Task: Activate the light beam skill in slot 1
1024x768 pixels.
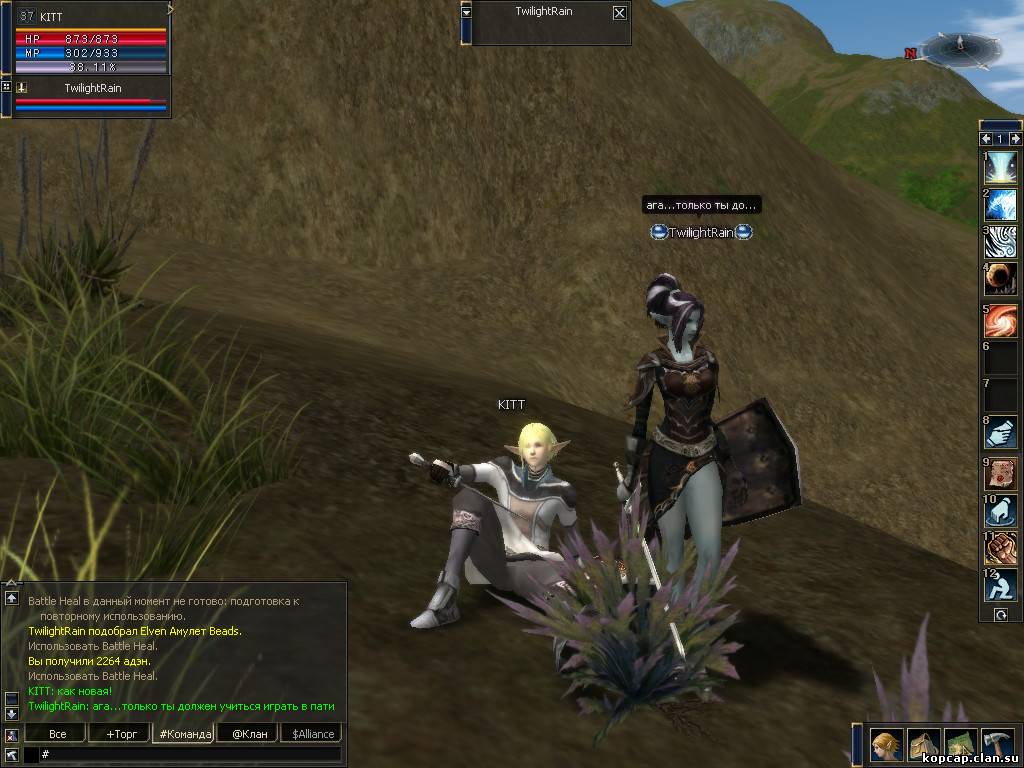Action: [1000, 168]
